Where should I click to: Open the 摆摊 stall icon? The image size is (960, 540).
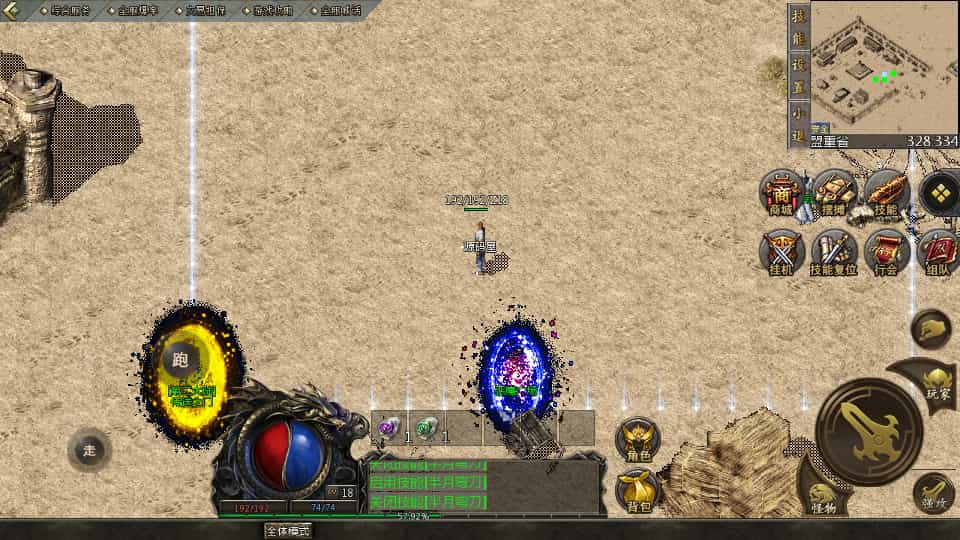[x=834, y=193]
